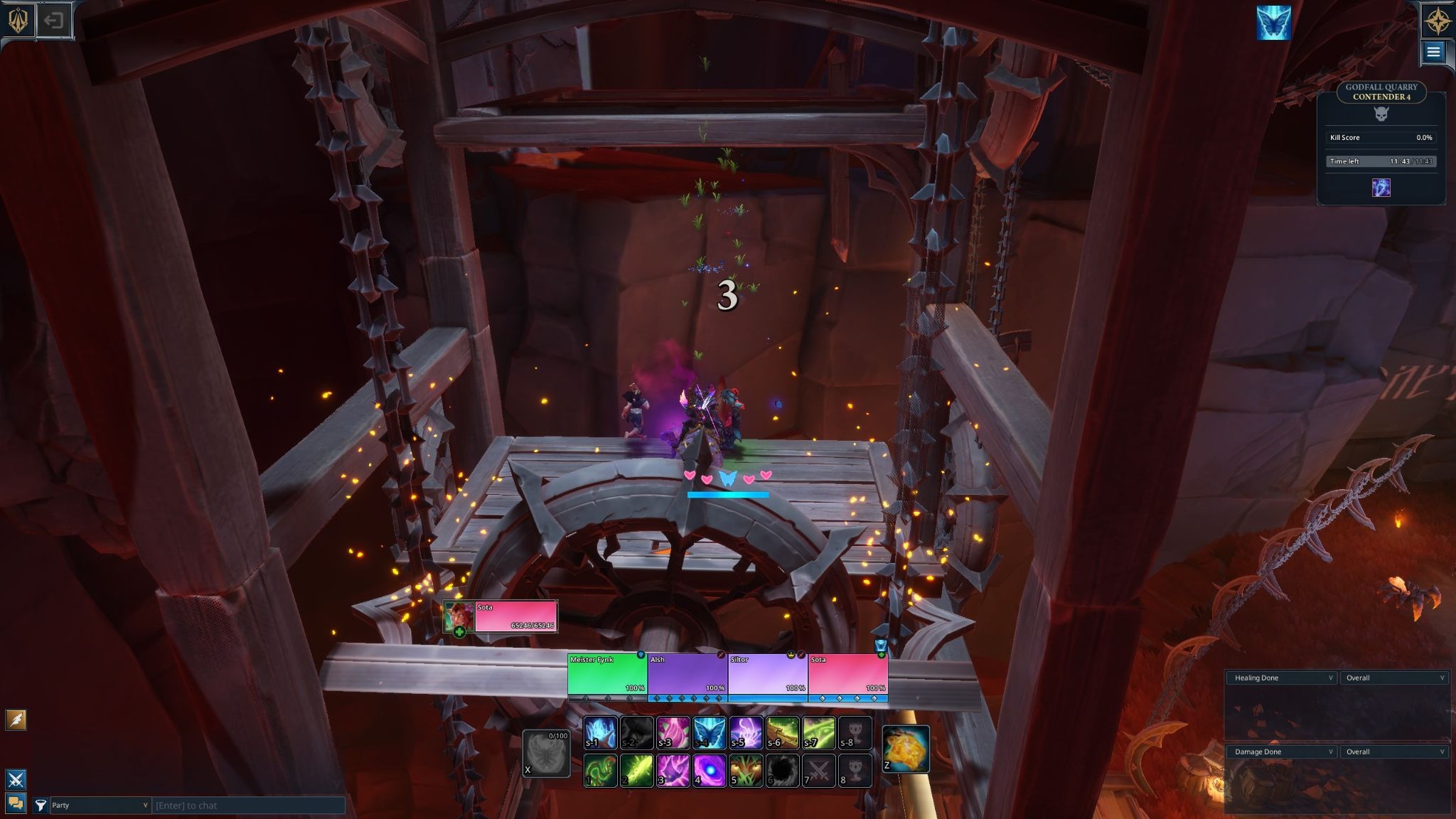Viewport: 1456px width, 819px height.
Task: Use the pink flower bud ability s-3
Action: [x=673, y=733]
